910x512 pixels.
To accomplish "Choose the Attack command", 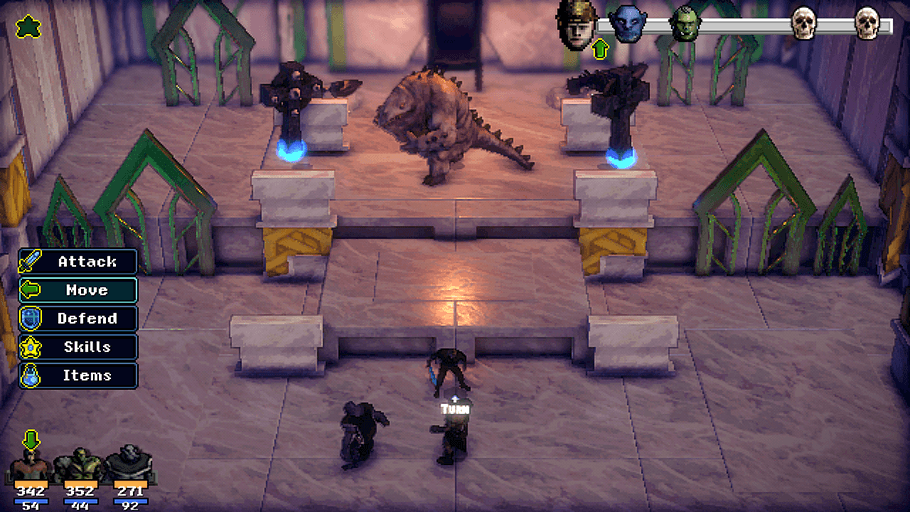I will point(78,262).
